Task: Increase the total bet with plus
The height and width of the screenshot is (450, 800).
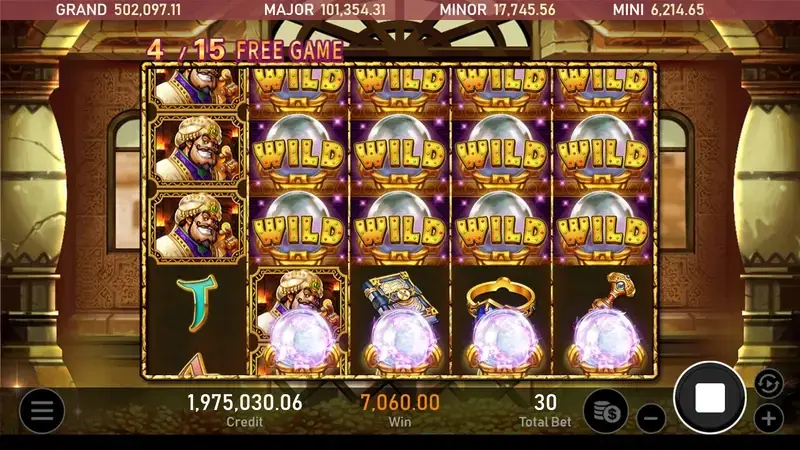Action: [x=768, y=418]
